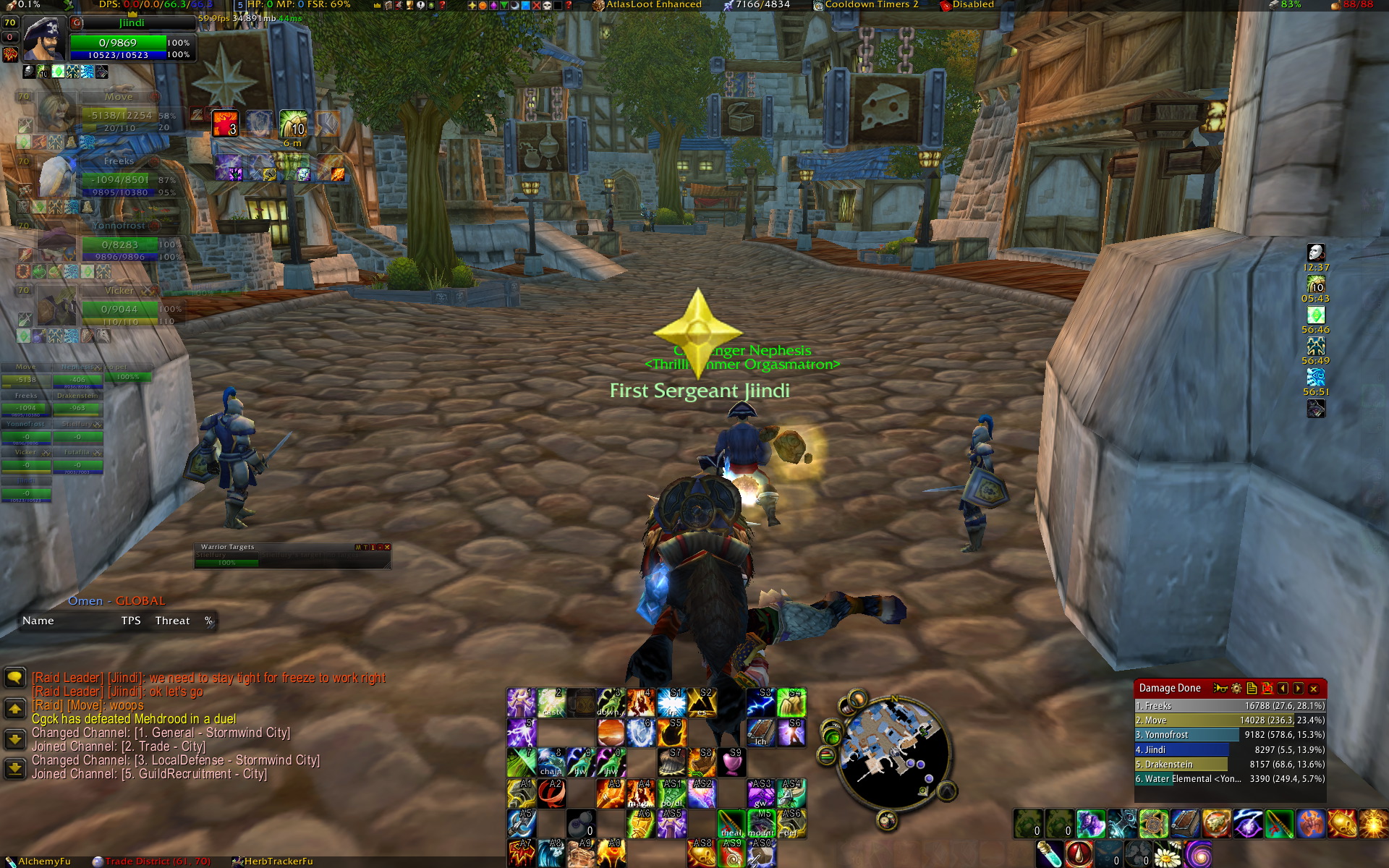Viewport: 1389px width, 868px height.
Task: Cast the lightning ability on slot S3
Action: (x=761, y=702)
